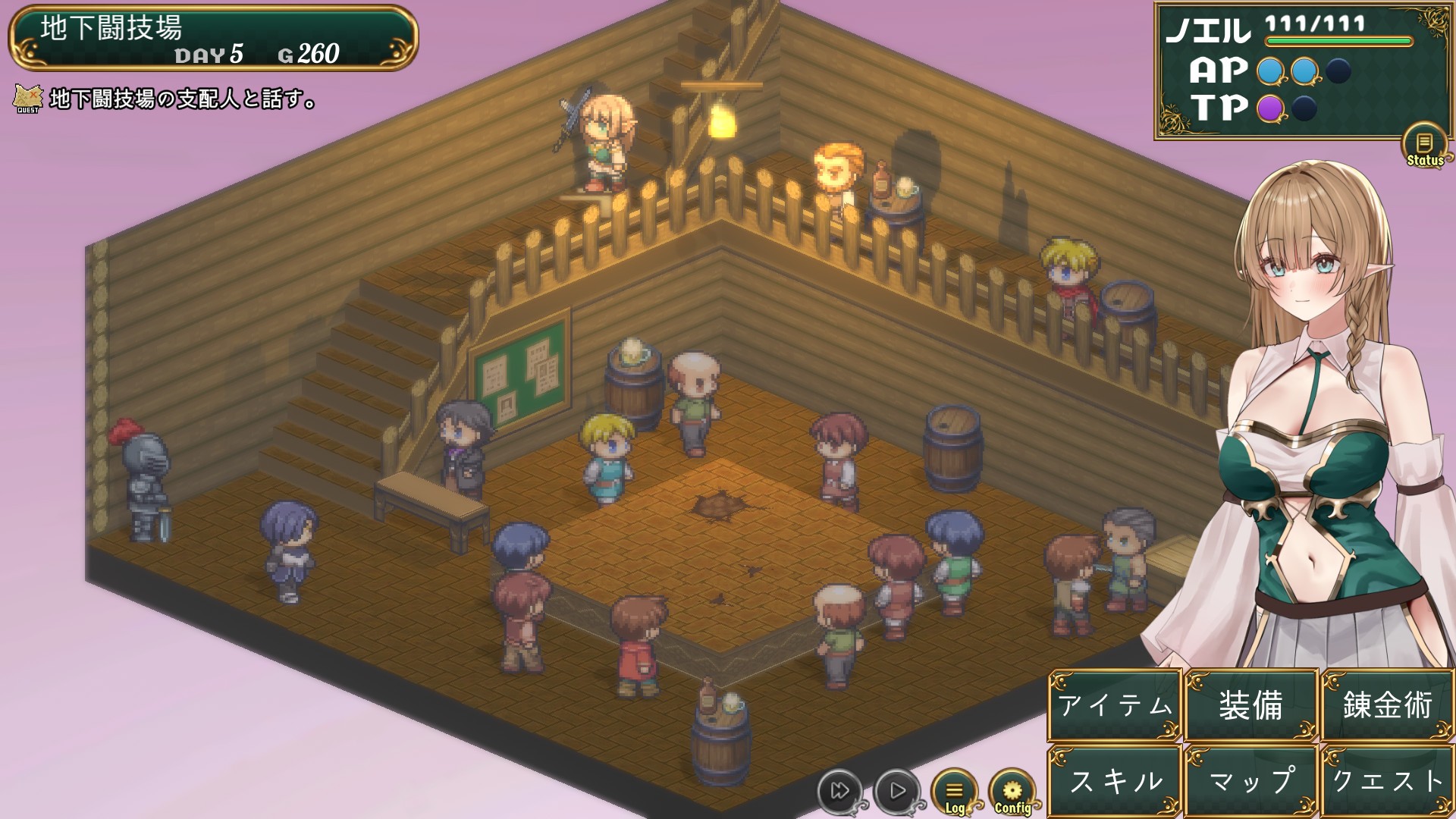Viewport: 1456px width, 819px height.
Task: Open the 錬金術 (Alchemy) menu
Action: [x=1387, y=705]
